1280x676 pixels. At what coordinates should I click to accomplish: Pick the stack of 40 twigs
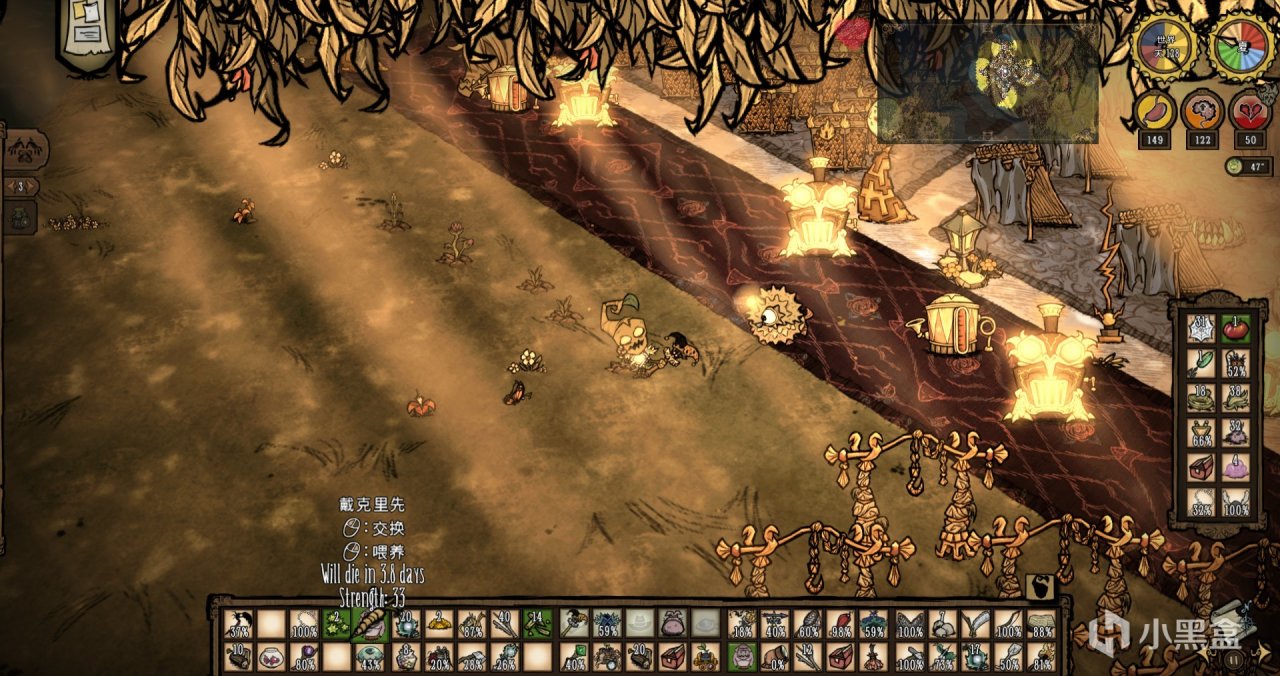[x=505, y=624]
